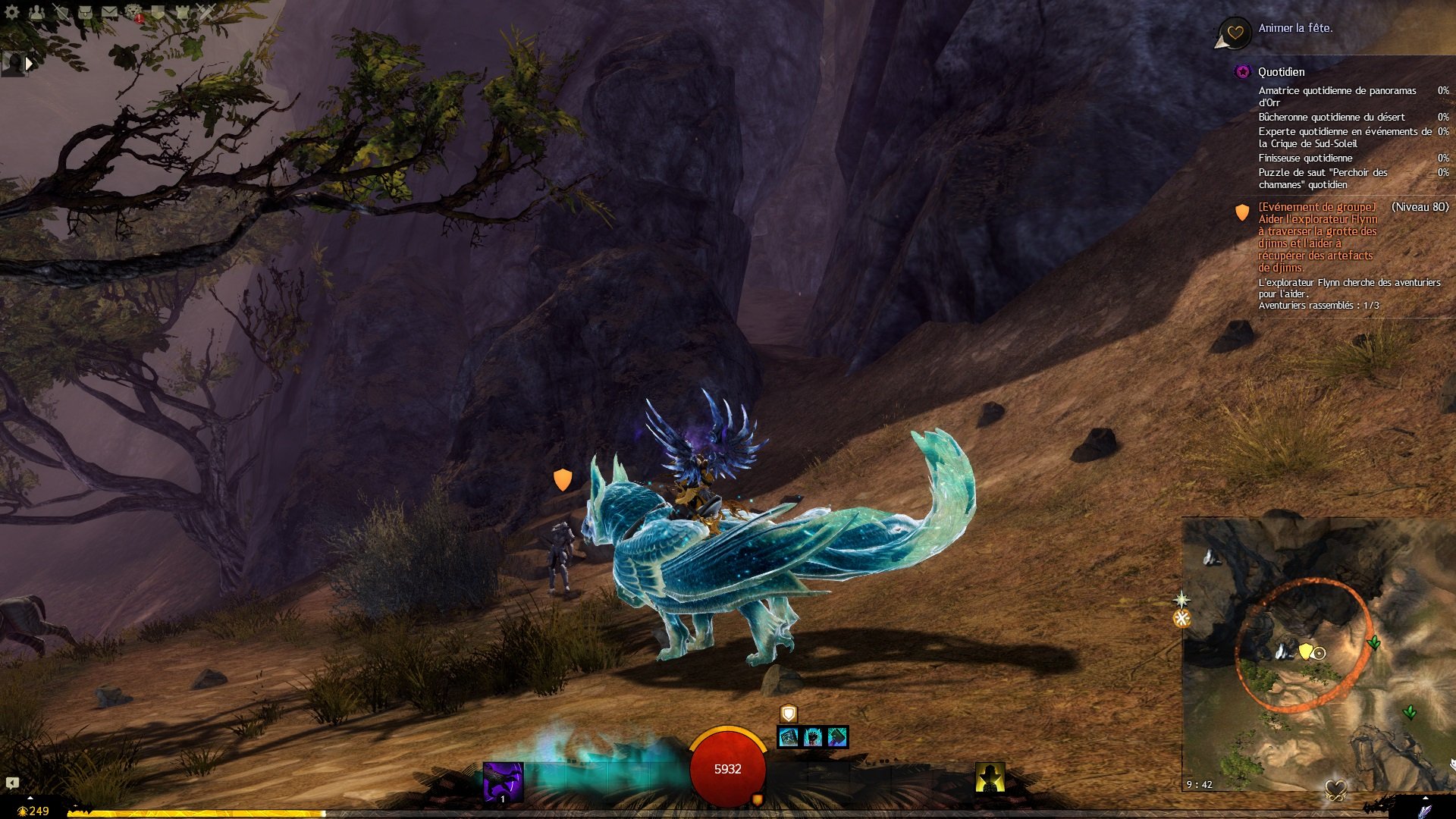Expand the minimap with the up chevron
This screenshot has width=1456, height=819.
pyautogui.click(x=1425, y=797)
